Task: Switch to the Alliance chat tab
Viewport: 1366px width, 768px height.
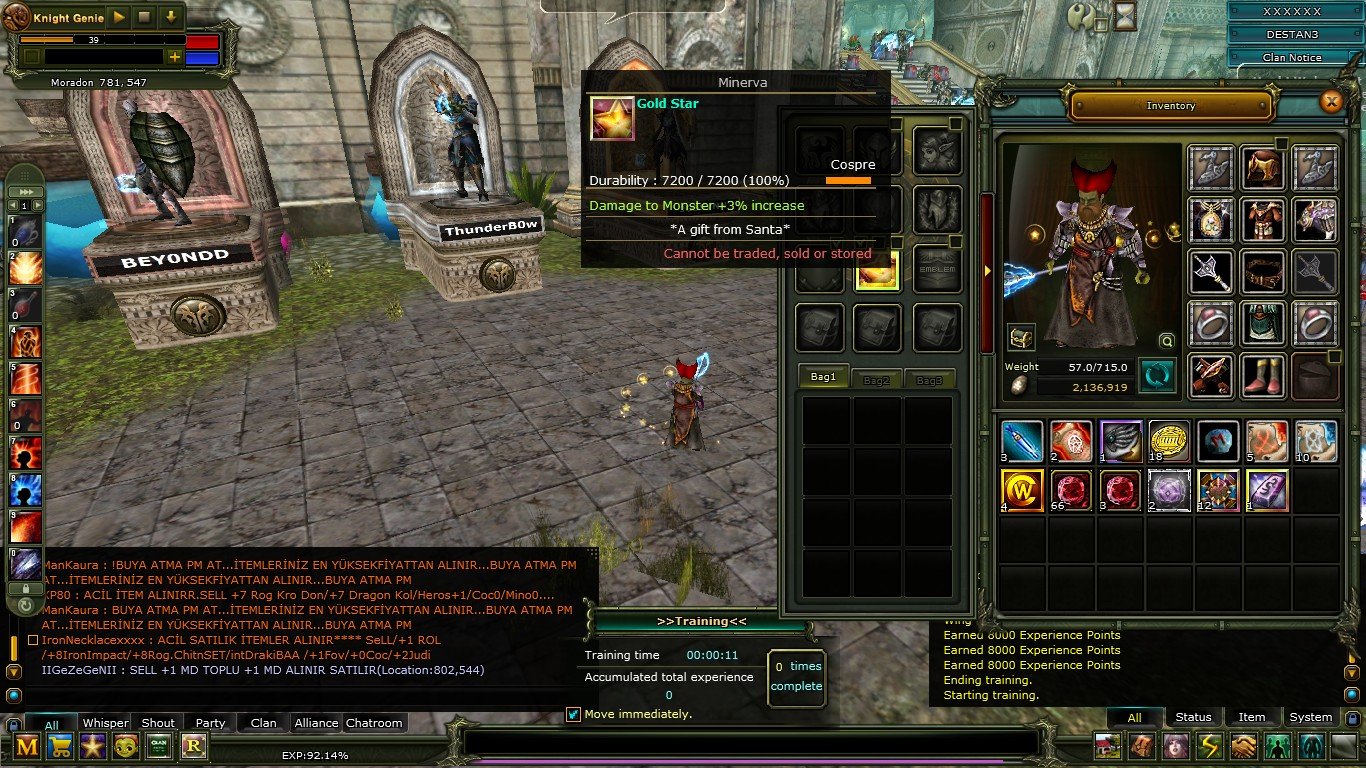Action: tap(316, 723)
